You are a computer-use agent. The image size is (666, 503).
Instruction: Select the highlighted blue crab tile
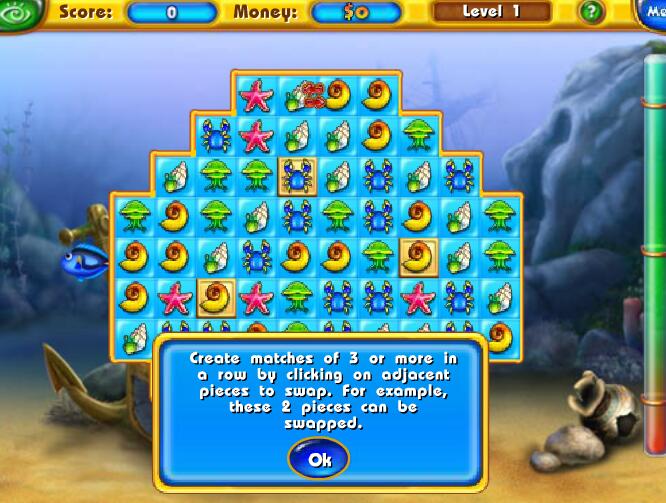coord(297,176)
